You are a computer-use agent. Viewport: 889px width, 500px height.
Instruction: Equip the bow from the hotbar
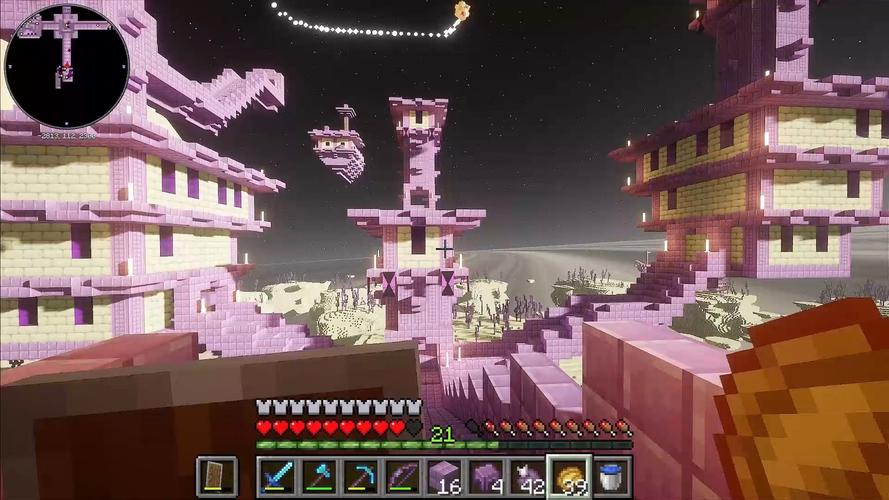coord(401,476)
